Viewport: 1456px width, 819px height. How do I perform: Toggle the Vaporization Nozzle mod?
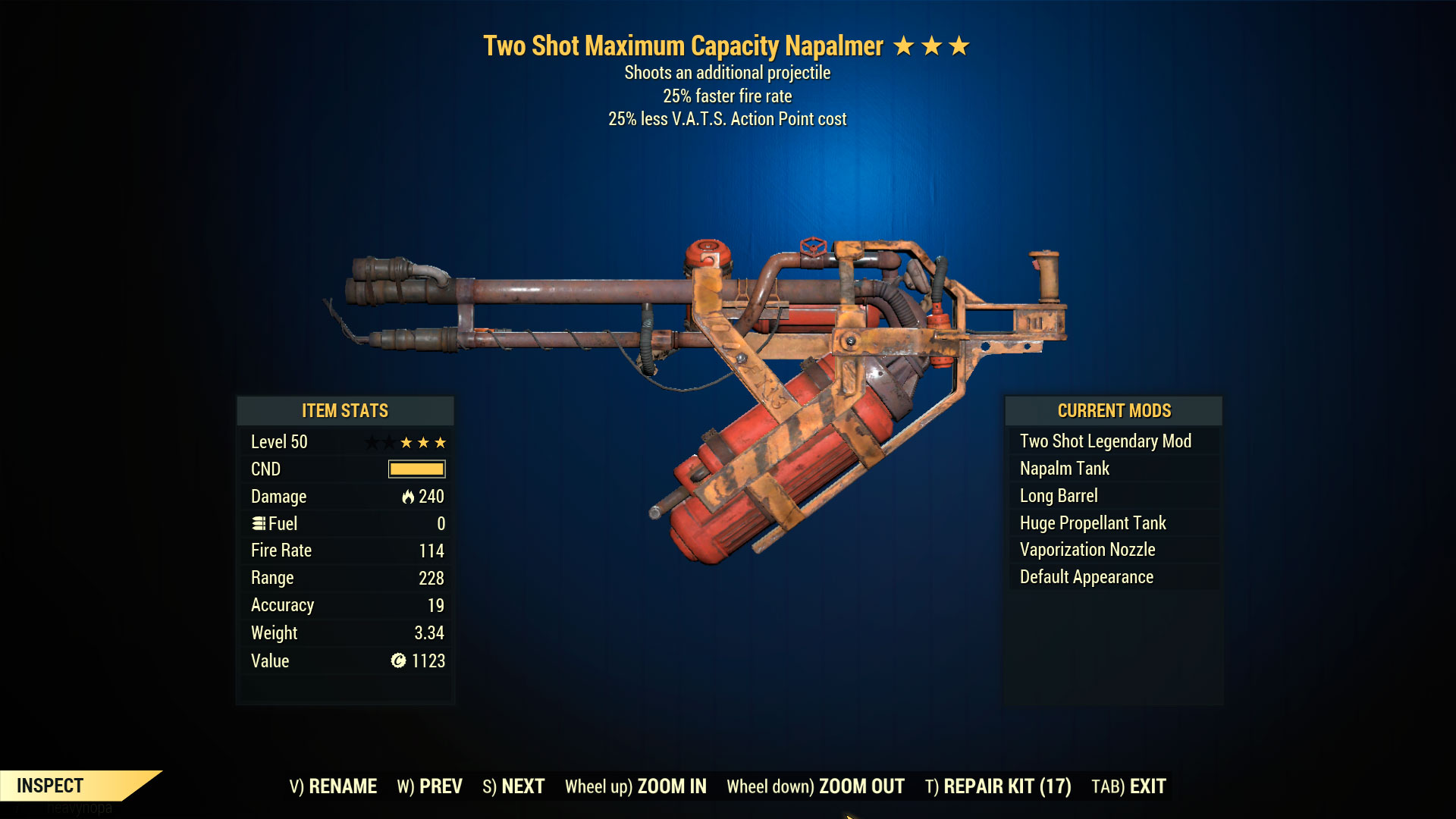(1087, 550)
